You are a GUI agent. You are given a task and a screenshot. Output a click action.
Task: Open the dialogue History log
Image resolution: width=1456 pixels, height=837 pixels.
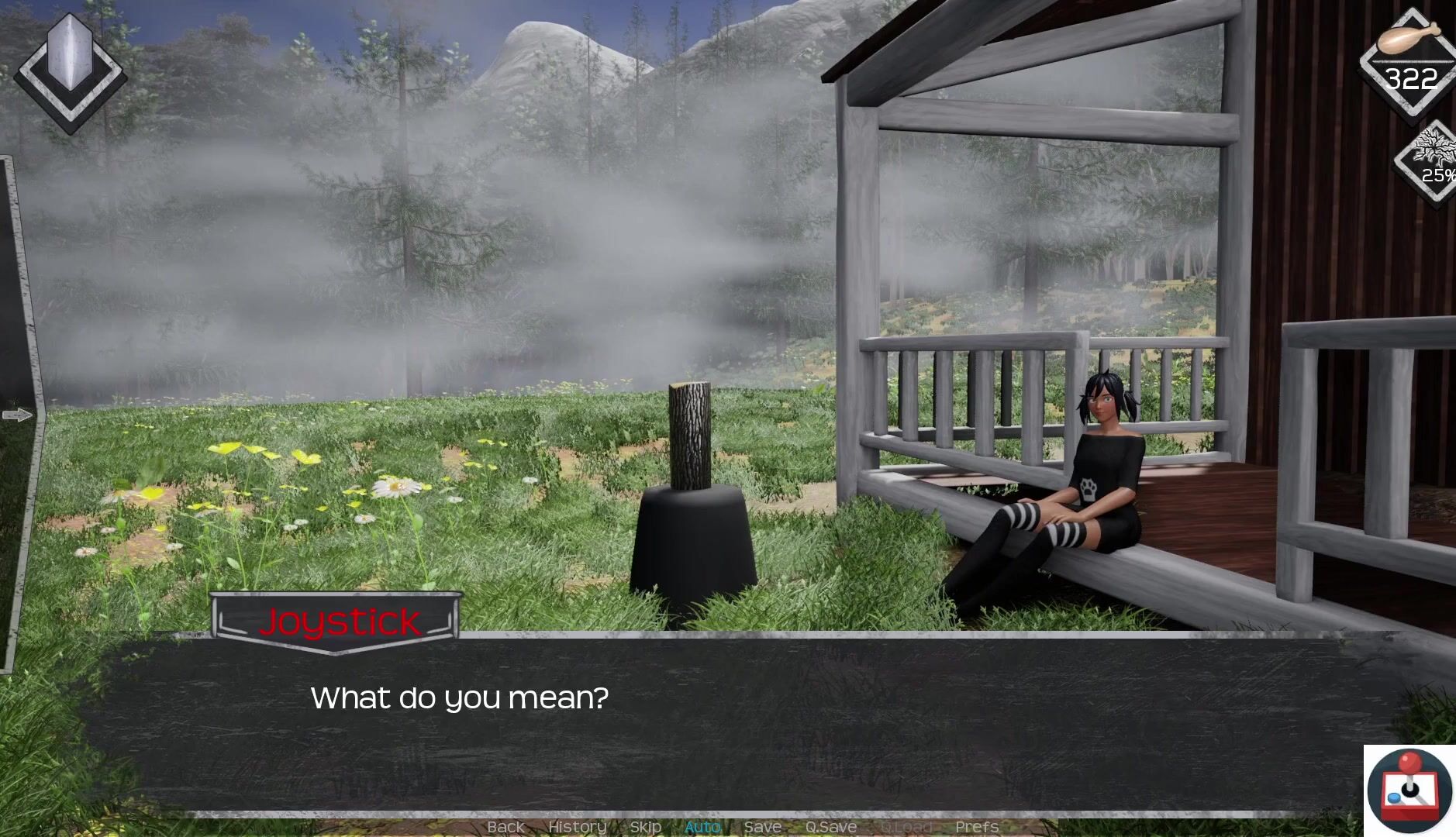[577, 827]
